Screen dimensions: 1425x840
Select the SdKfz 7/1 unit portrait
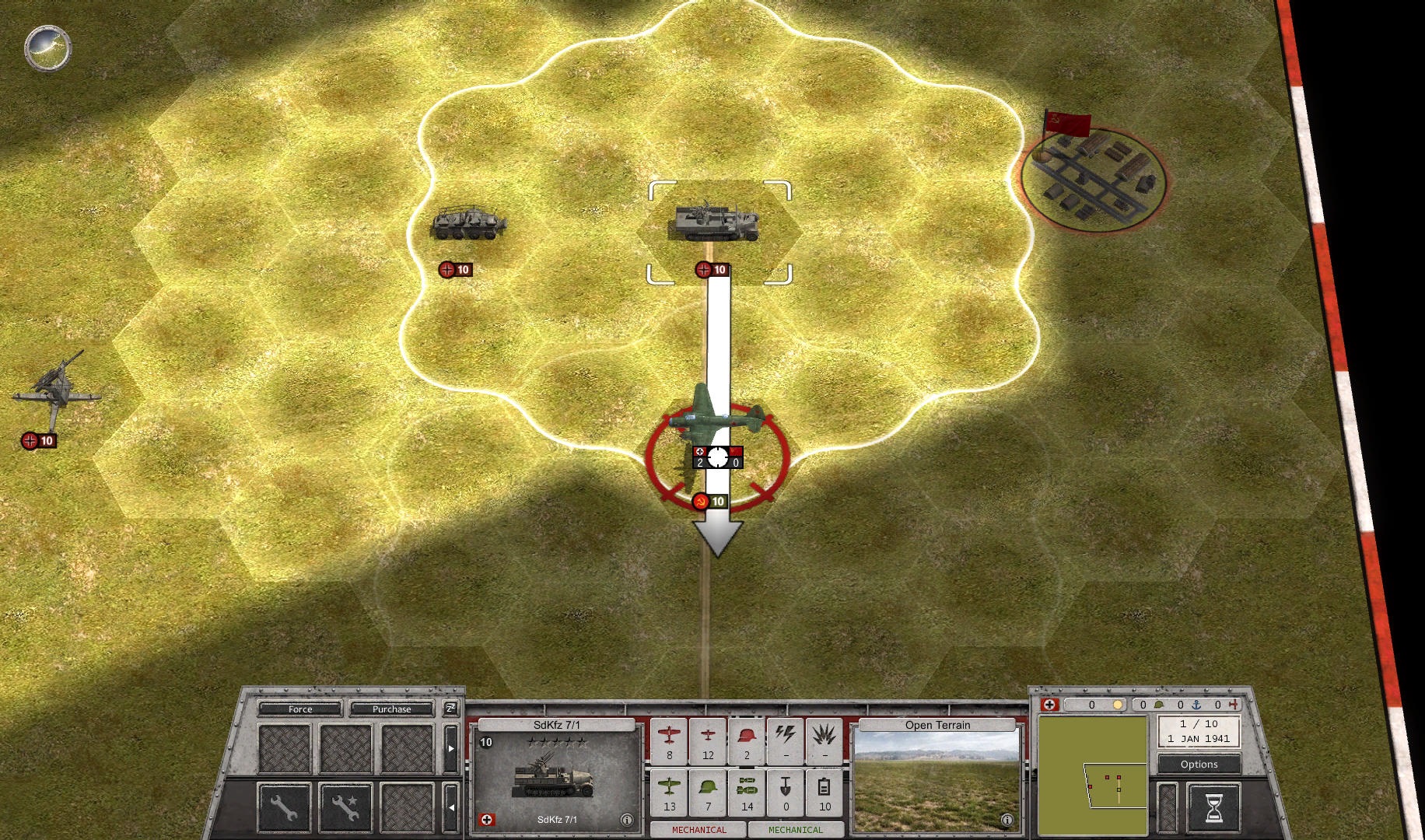point(554,775)
